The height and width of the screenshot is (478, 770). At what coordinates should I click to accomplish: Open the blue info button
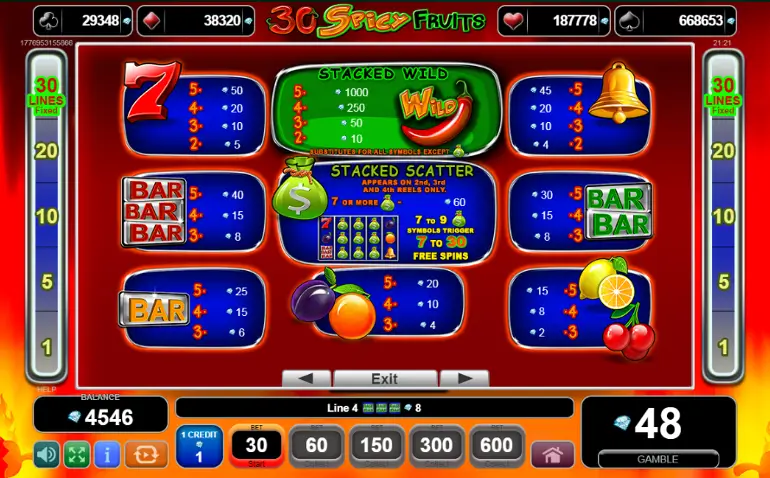click(106, 454)
